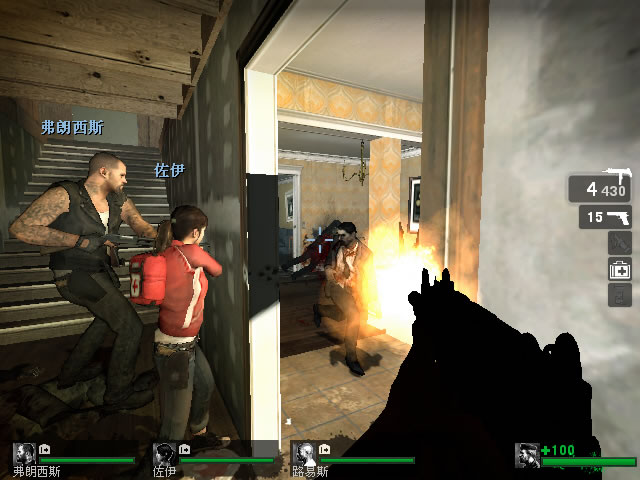Click teammate 弗朗西斯 portrait in bottom panel
The width and height of the screenshot is (640, 480).
click(x=24, y=454)
